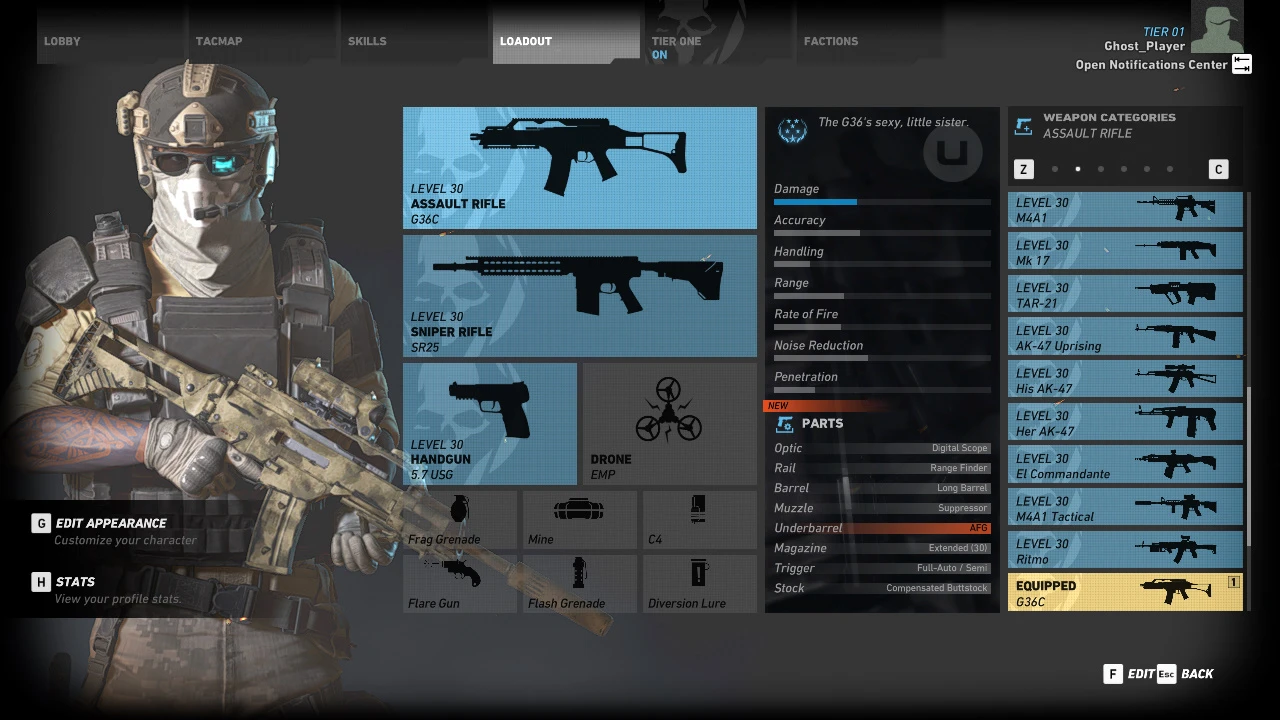Open the Magazine selector showing Extended 30
Screen dimensions: 1280x720
tap(881, 548)
